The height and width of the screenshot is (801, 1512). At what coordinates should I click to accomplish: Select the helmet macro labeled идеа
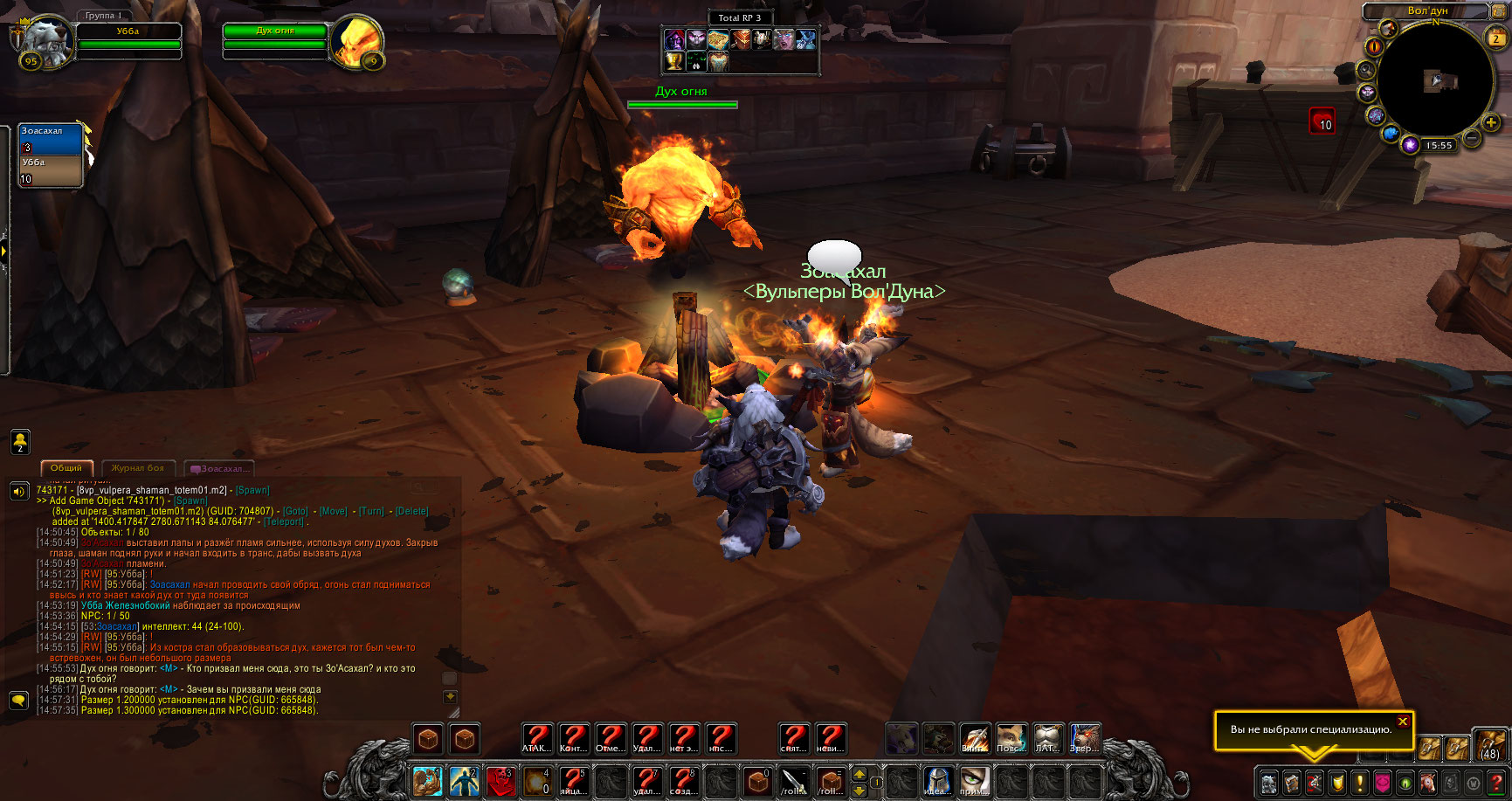pos(937,780)
